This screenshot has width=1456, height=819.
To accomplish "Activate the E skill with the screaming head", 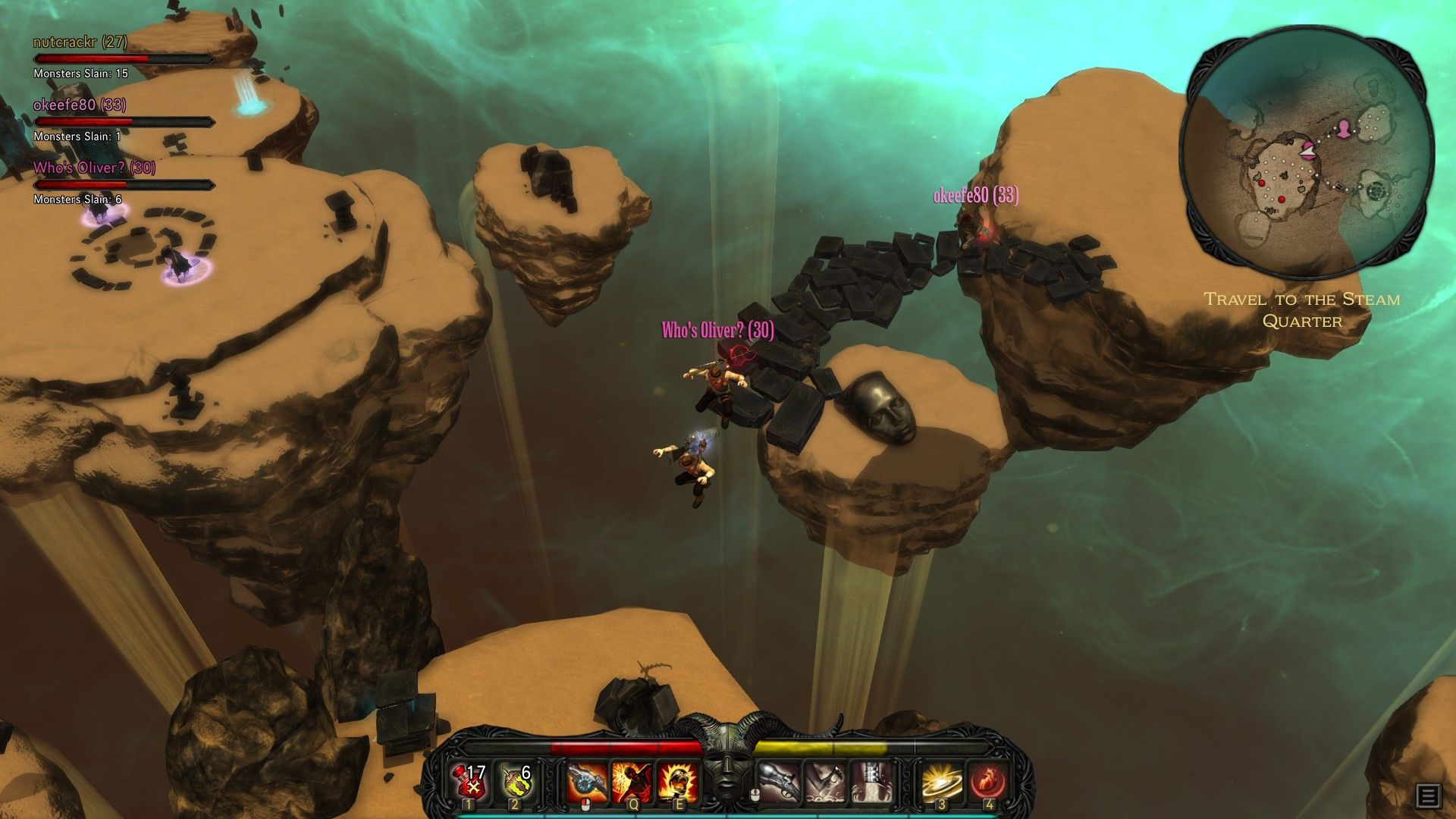I will pyautogui.click(x=677, y=782).
